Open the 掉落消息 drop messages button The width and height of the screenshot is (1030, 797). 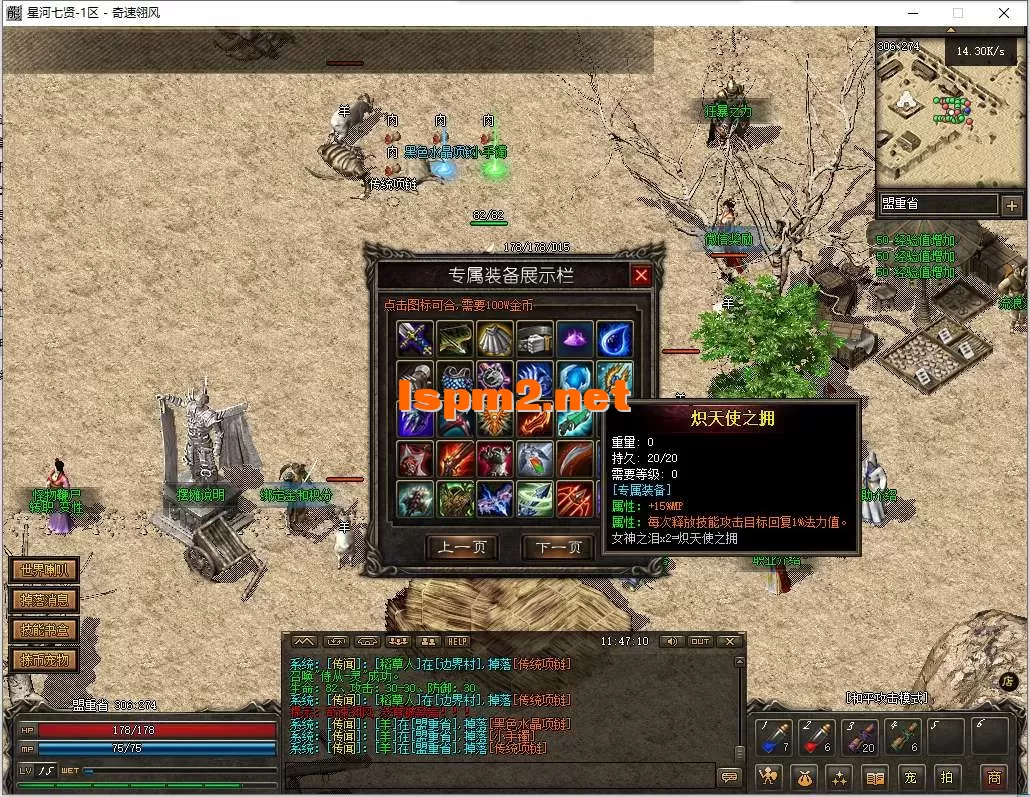point(43,600)
